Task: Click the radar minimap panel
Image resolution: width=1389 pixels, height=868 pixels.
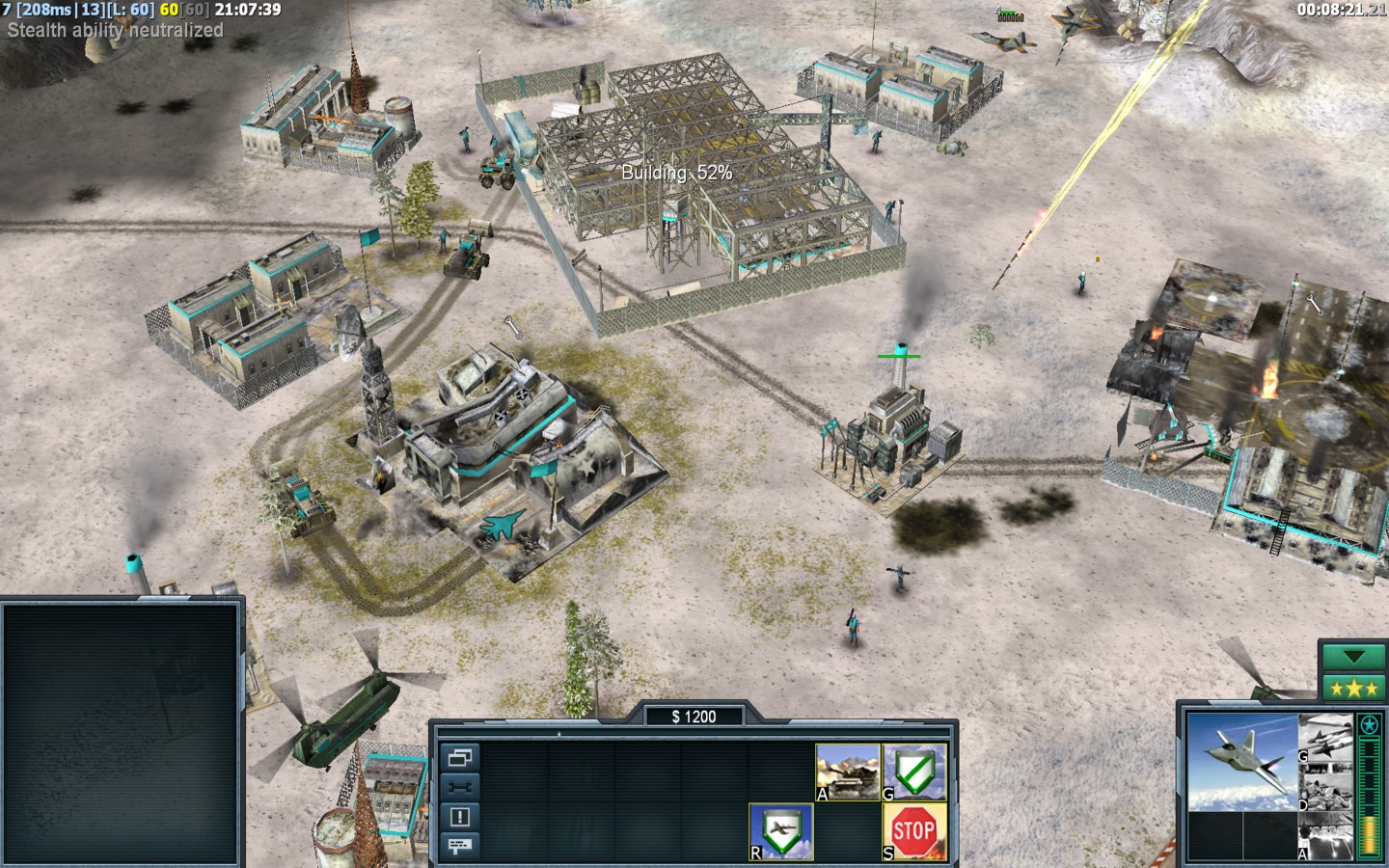Action: [122, 733]
